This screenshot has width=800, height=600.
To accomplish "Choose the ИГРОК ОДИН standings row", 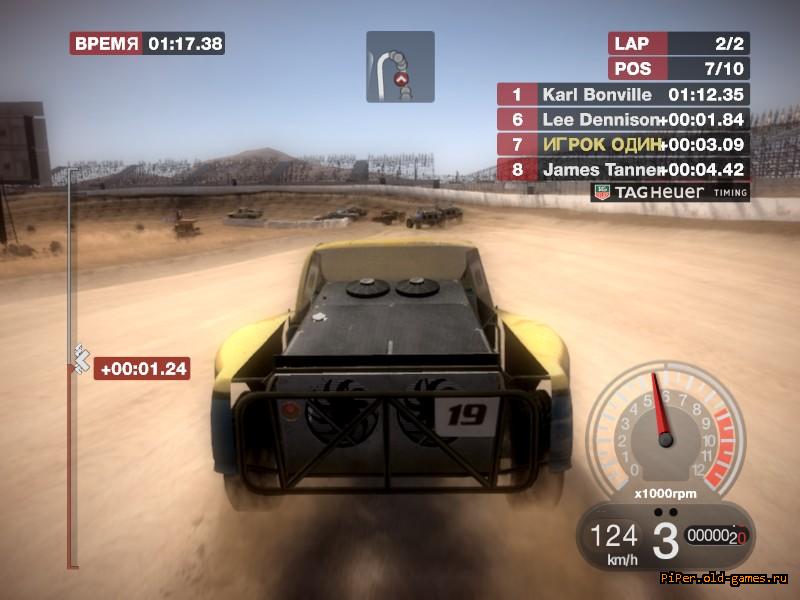I will click(623, 144).
